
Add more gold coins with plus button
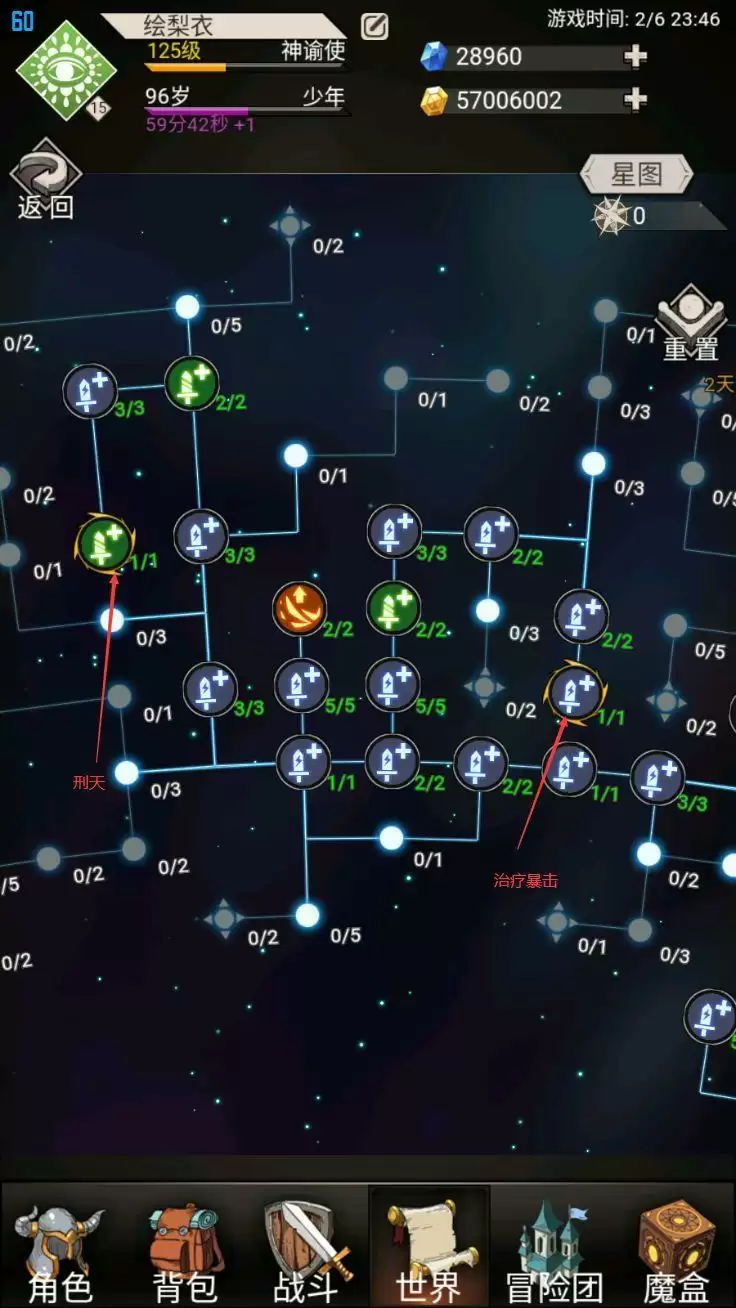[x=635, y=99]
